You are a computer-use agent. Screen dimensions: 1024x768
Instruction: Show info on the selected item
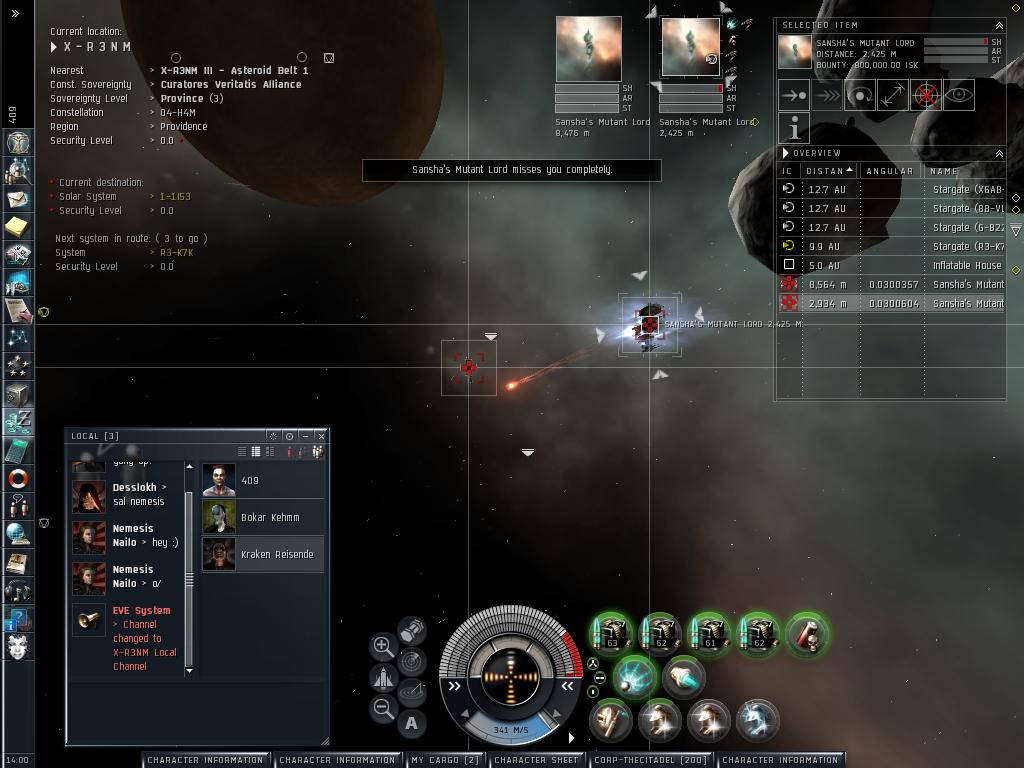click(x=793, y=128)
